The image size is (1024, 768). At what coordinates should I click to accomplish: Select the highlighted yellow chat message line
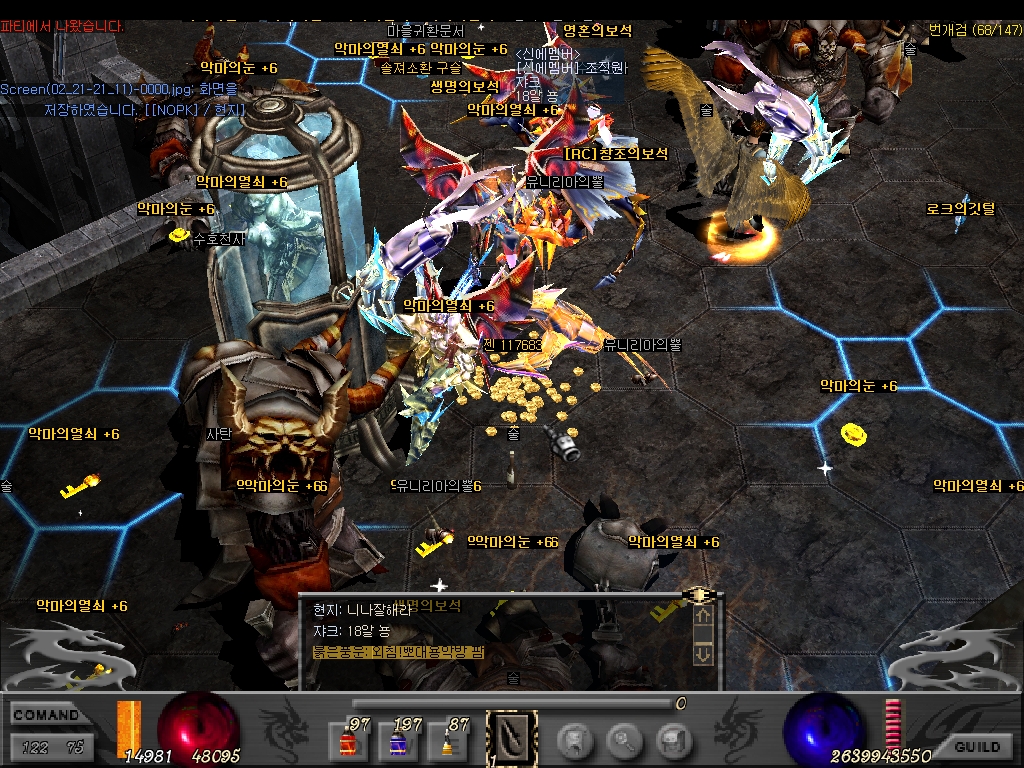point(398,652)
